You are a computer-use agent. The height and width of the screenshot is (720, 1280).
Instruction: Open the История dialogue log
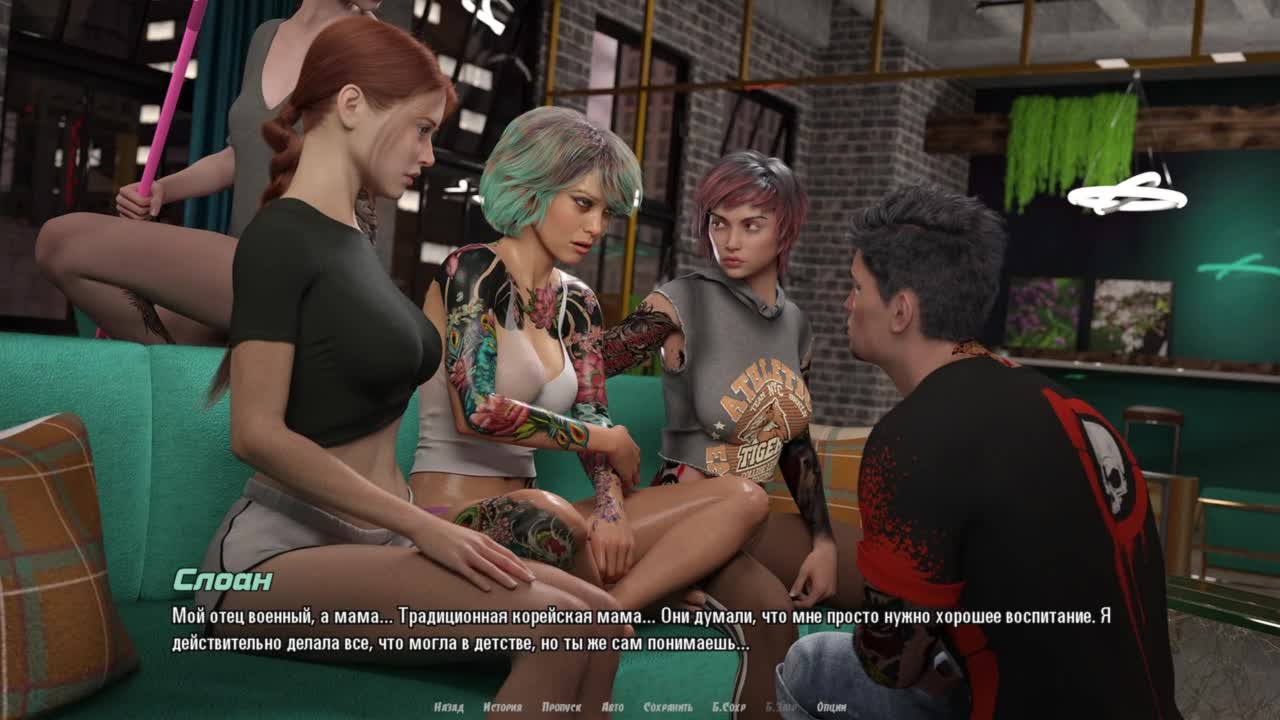502,707
